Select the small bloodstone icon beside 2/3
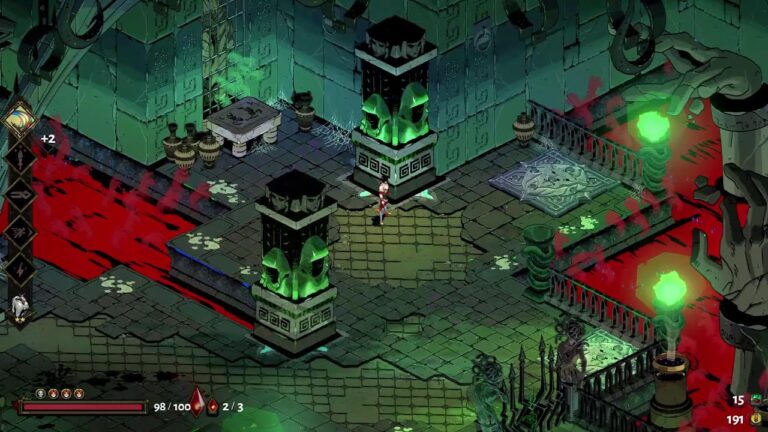Viewport: 768px width, 432px height. click(212, 407)
